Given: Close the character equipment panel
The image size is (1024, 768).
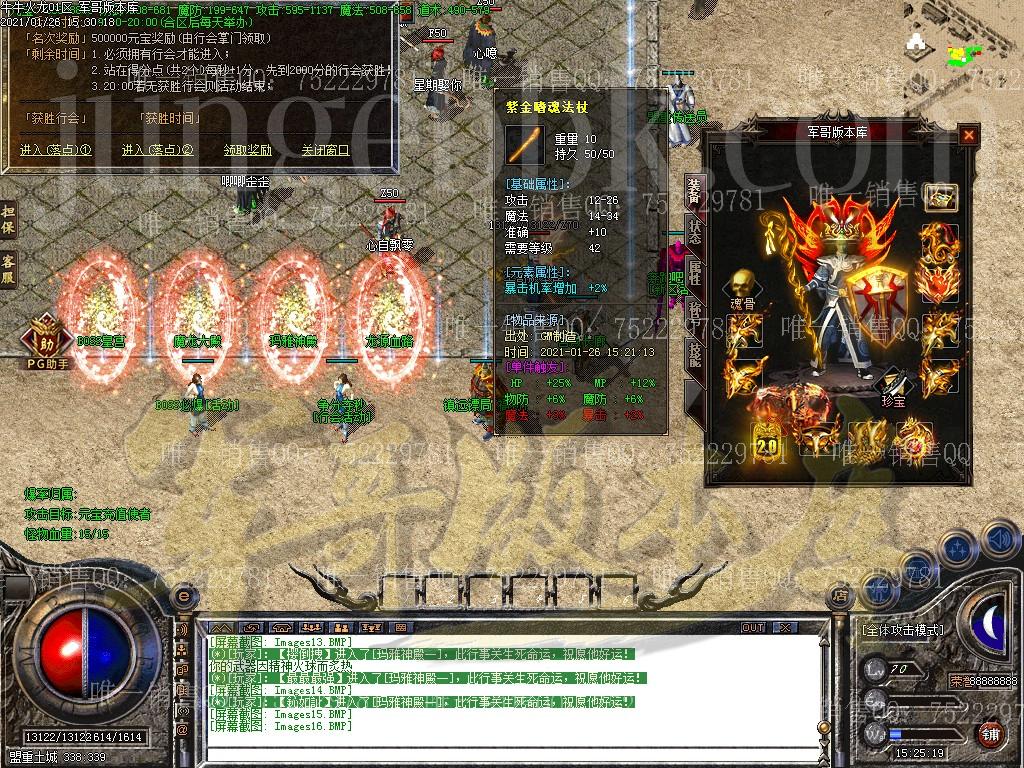Looking at the screenshot, I should click(967, 135).
